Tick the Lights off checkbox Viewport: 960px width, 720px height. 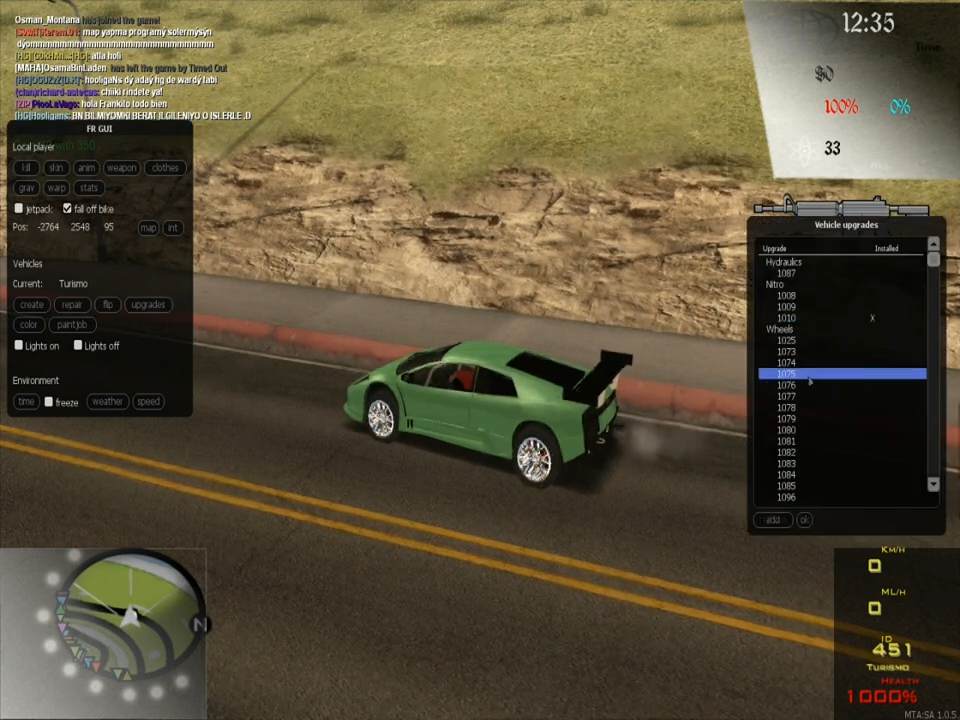point(78,346)
